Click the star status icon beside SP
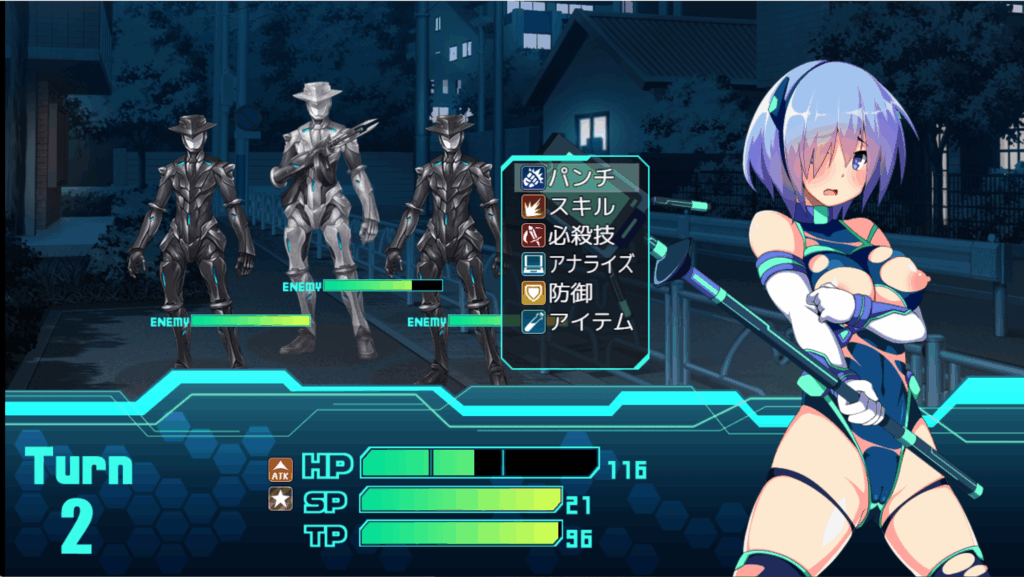 pos(281,499)
